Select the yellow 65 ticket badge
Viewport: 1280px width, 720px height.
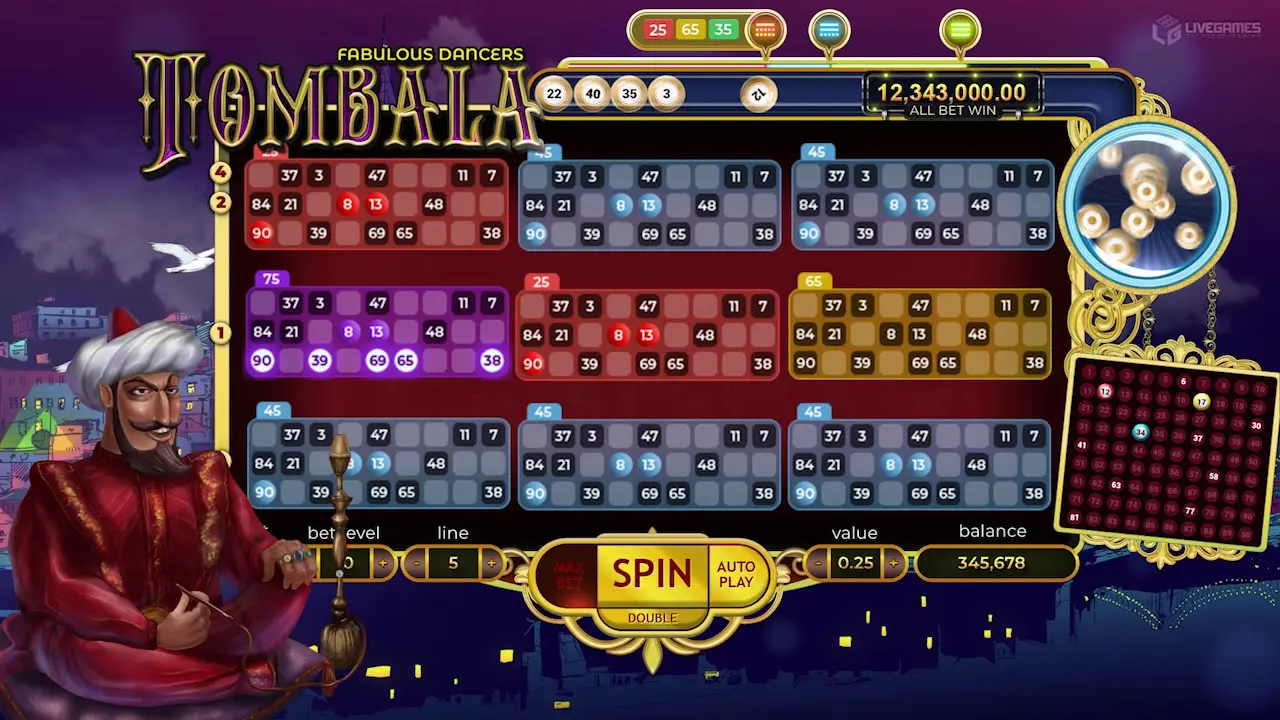click(691, 30)
